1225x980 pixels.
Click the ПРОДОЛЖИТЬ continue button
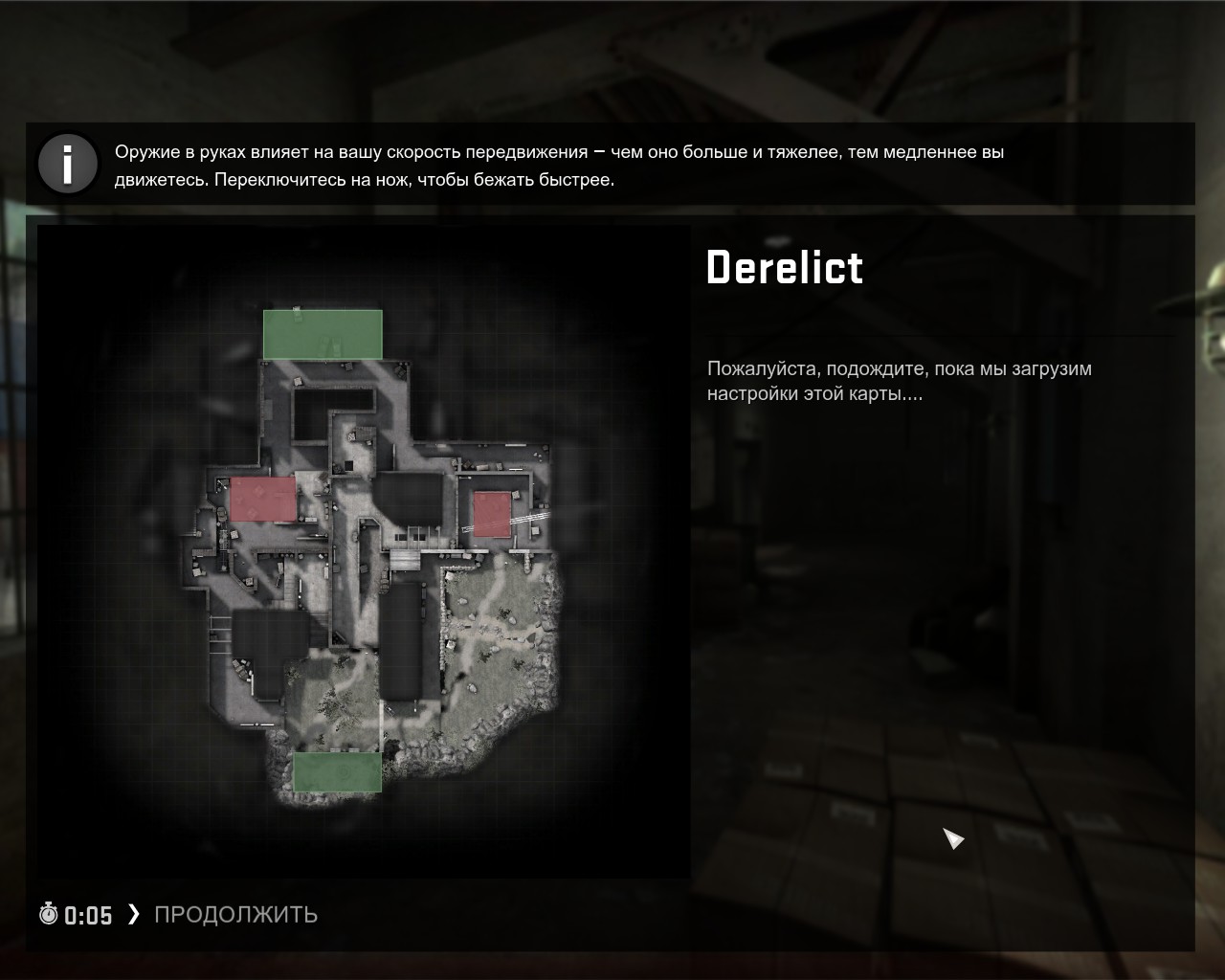[x=234, y=915]
